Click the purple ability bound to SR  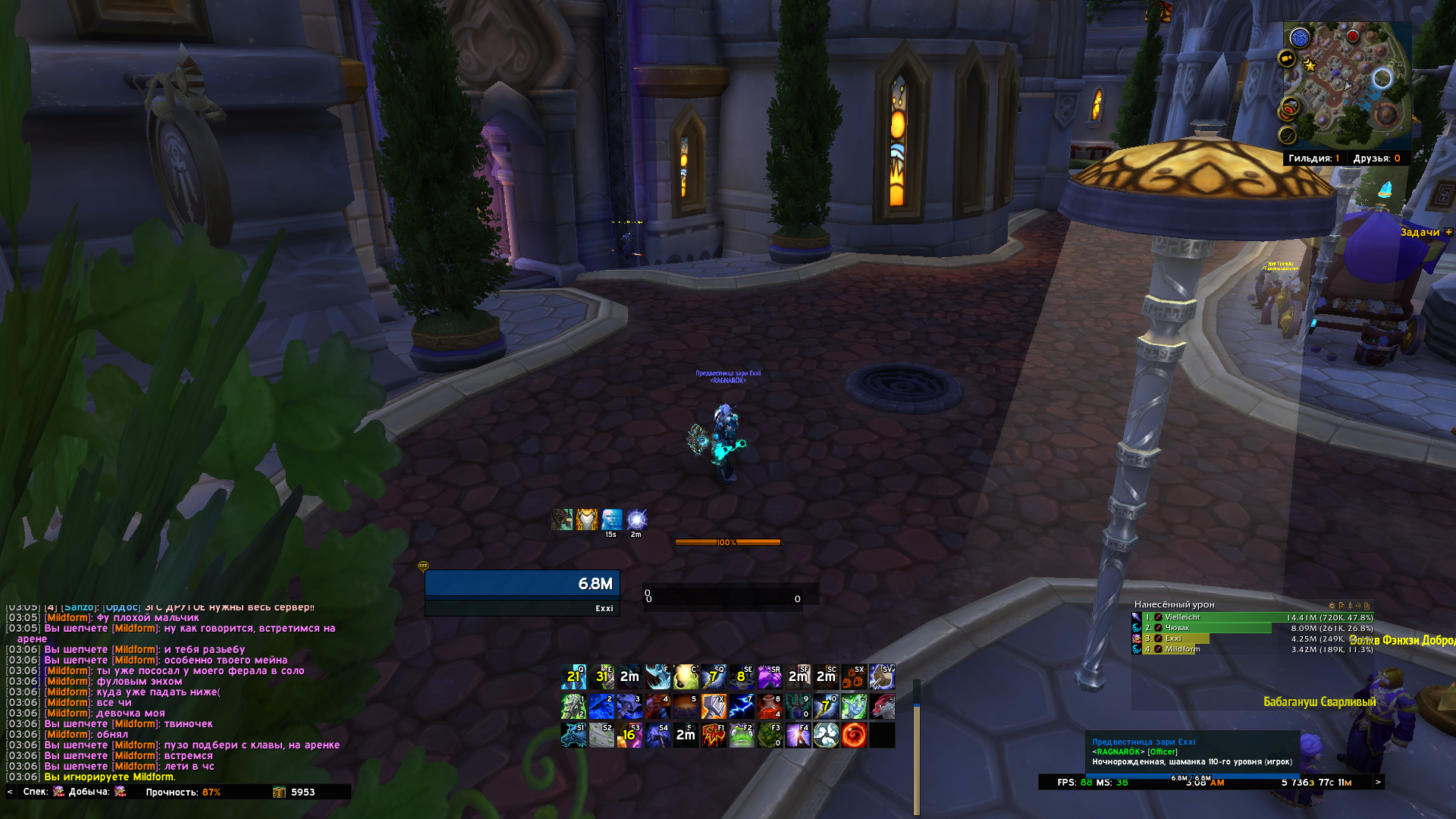click(x=770, y=676)
